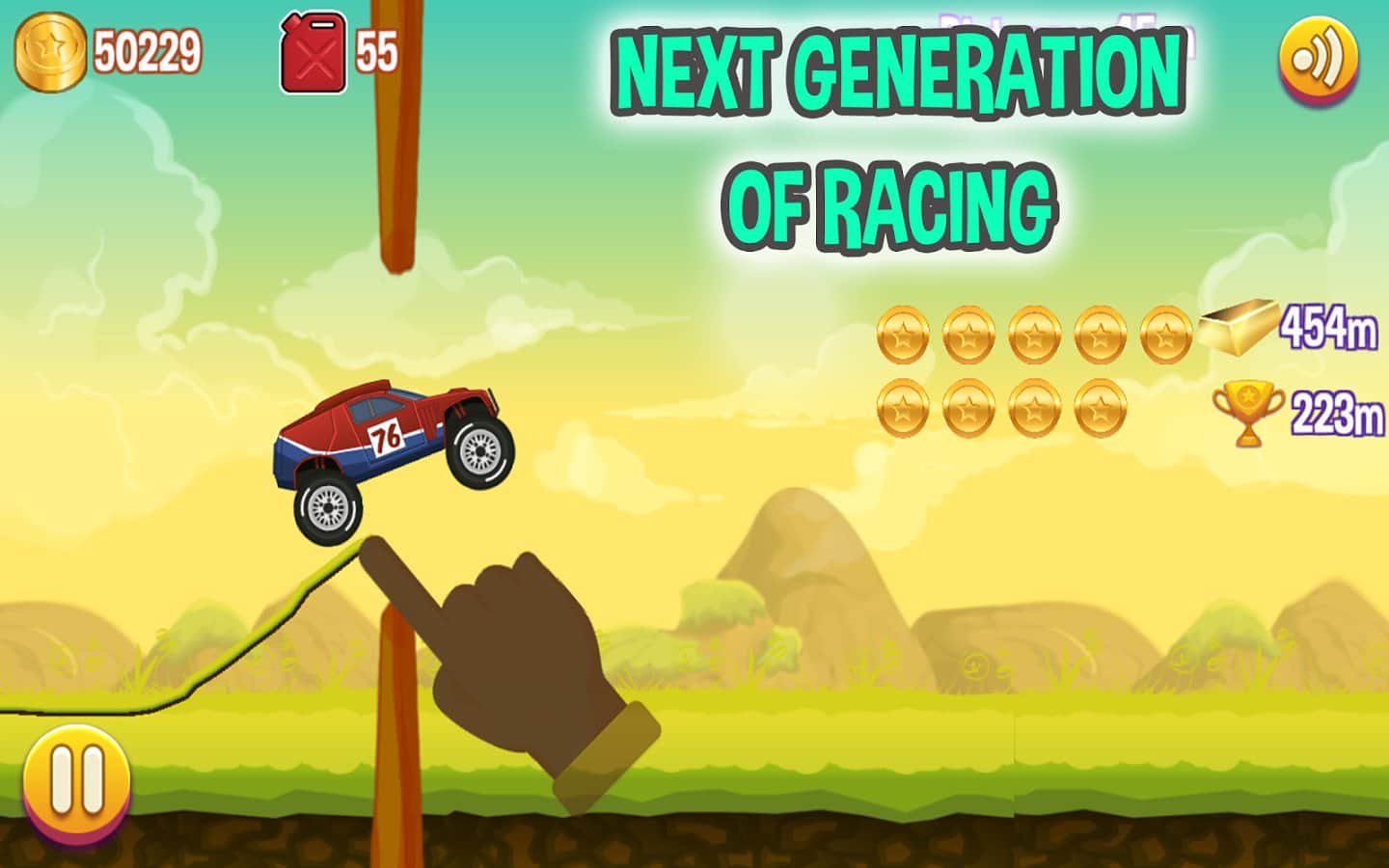Screen dimensions: 1389x868
Task: Select the last star coin in the bottom row
Action: (1099, 408)
